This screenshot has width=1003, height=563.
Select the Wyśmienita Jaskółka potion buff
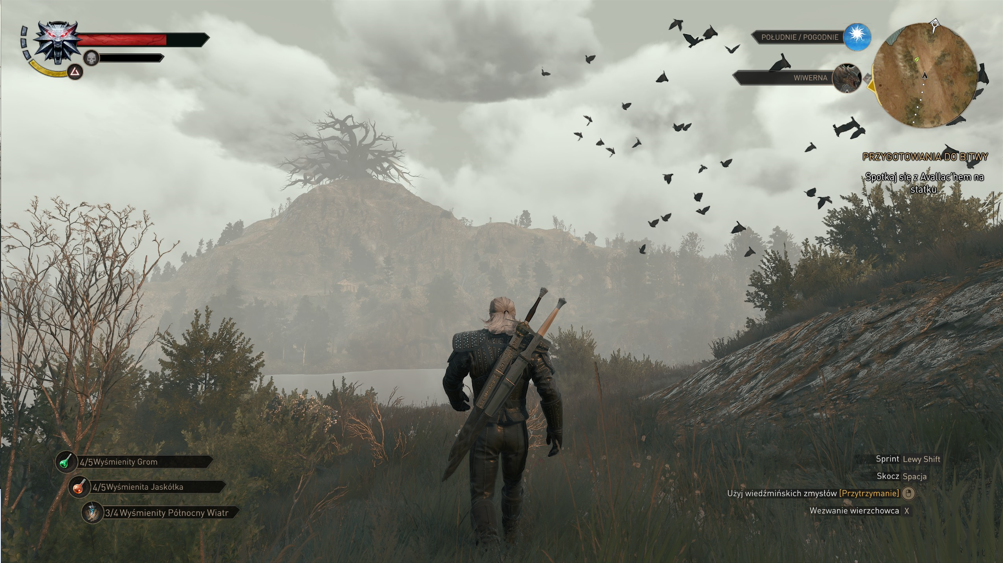point(78,487)
